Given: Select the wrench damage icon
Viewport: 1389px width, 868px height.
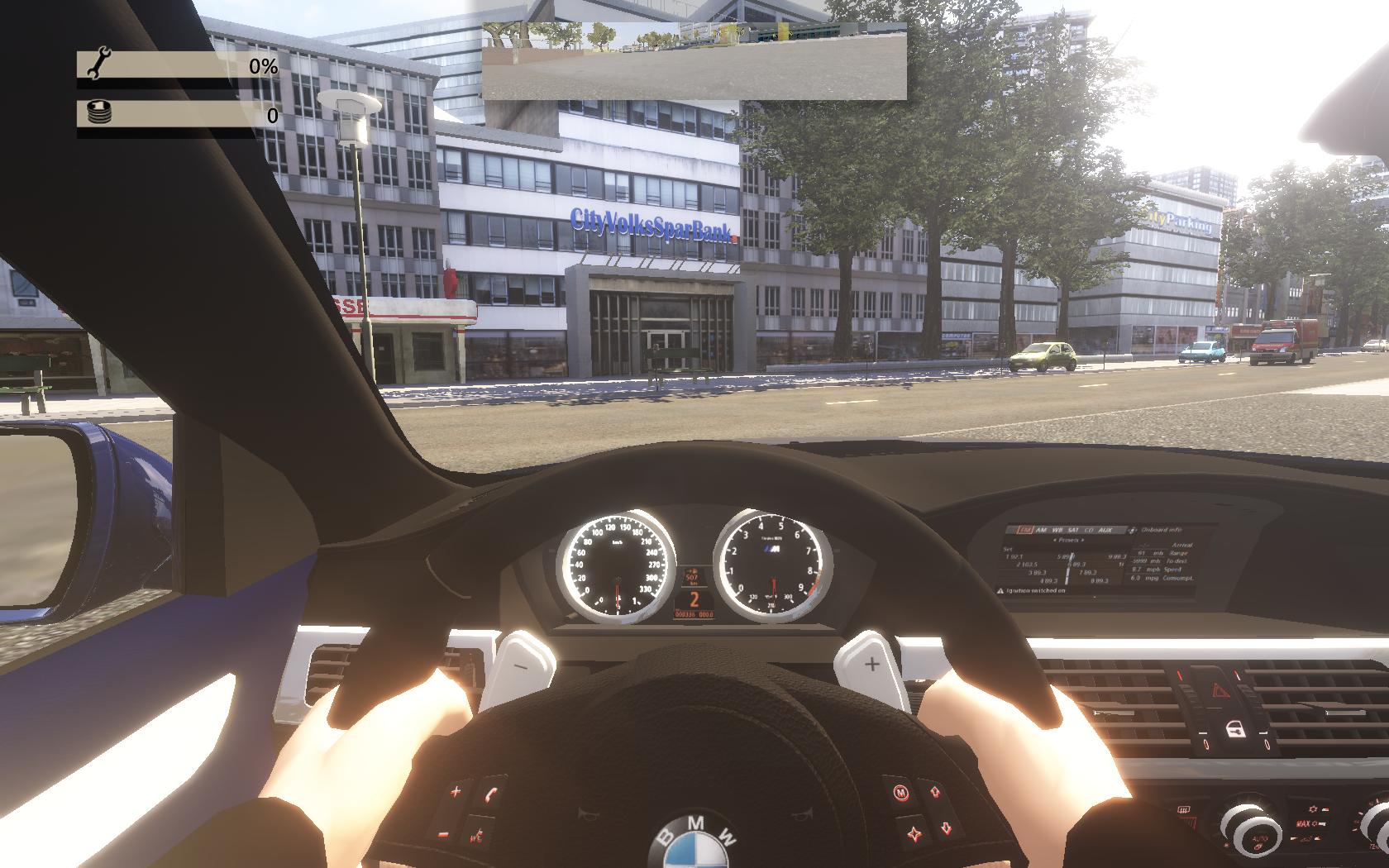Looking at the screenshot, I should click(98, 64).
